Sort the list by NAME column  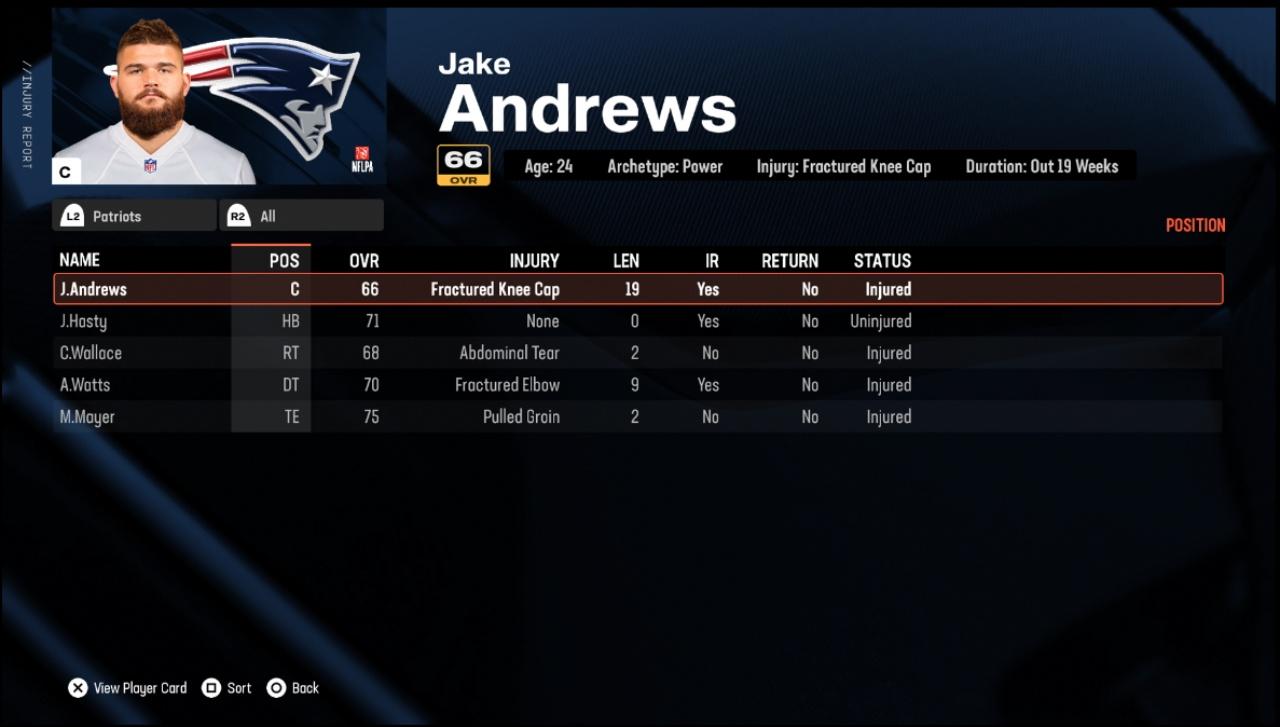click(80, 260)
